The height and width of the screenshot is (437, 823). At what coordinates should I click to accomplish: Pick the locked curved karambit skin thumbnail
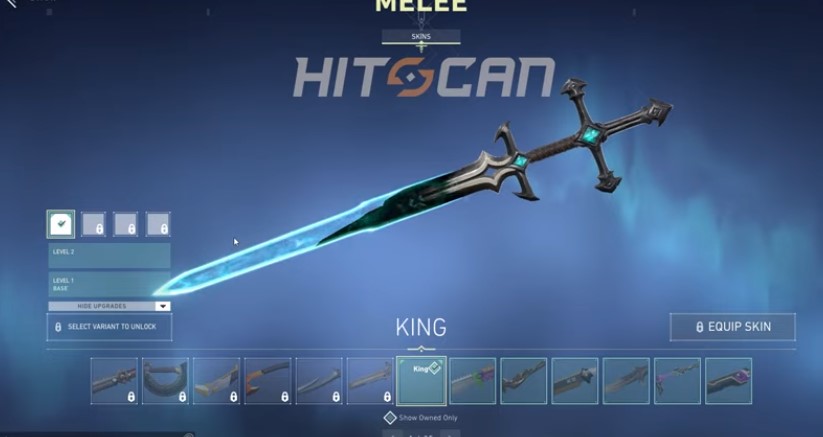click(165, 381)
